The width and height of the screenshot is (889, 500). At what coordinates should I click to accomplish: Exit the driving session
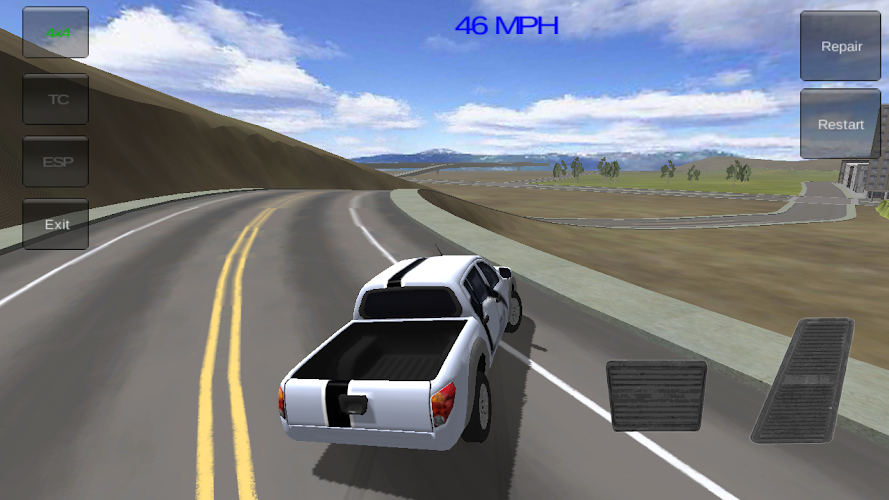coord(56,225)
